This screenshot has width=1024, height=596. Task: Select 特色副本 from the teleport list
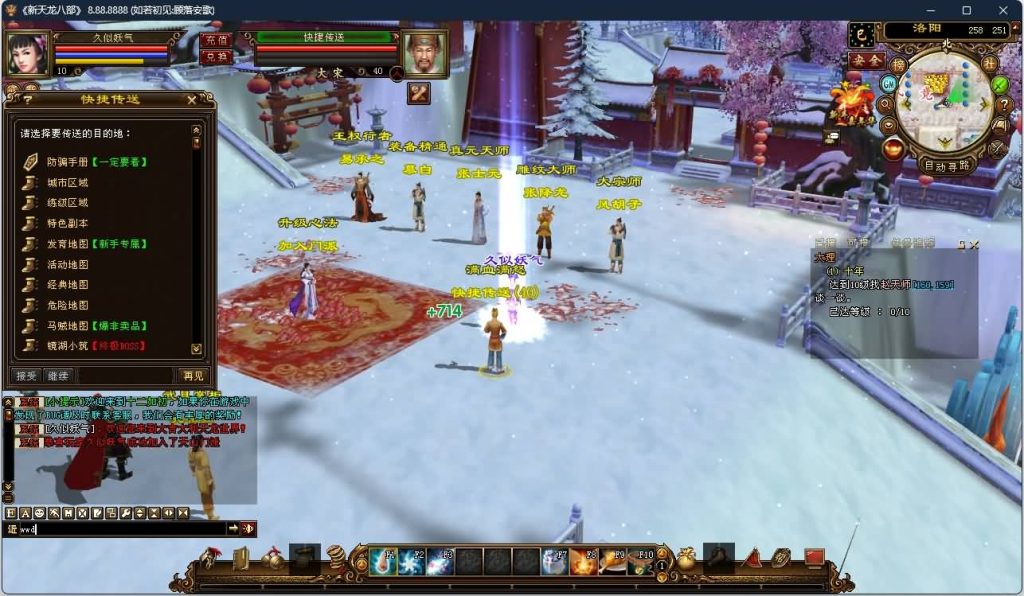pos(68,224)
